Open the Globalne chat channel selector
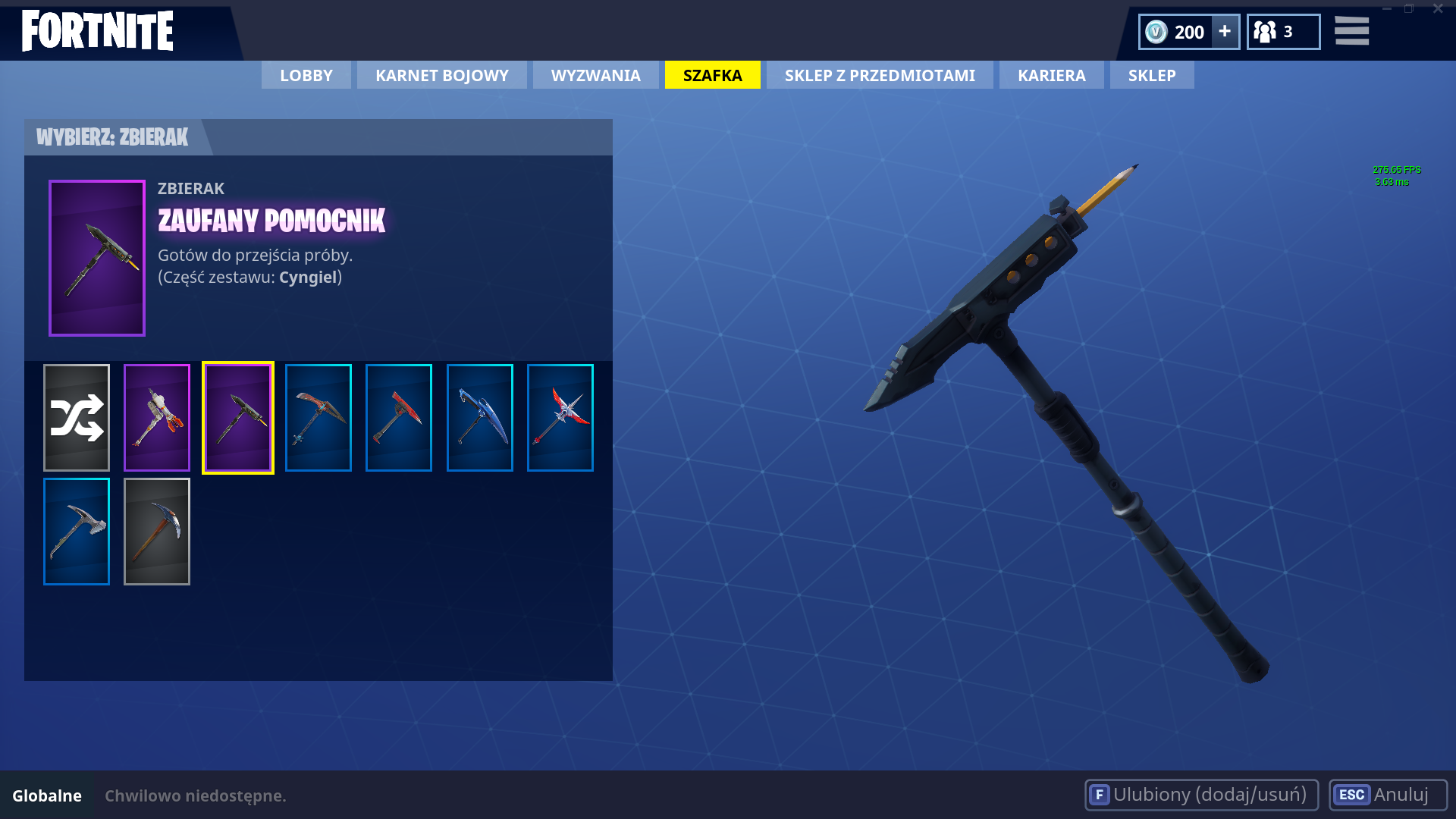This screenshot has height=819, width=1456. pos(47,796)
